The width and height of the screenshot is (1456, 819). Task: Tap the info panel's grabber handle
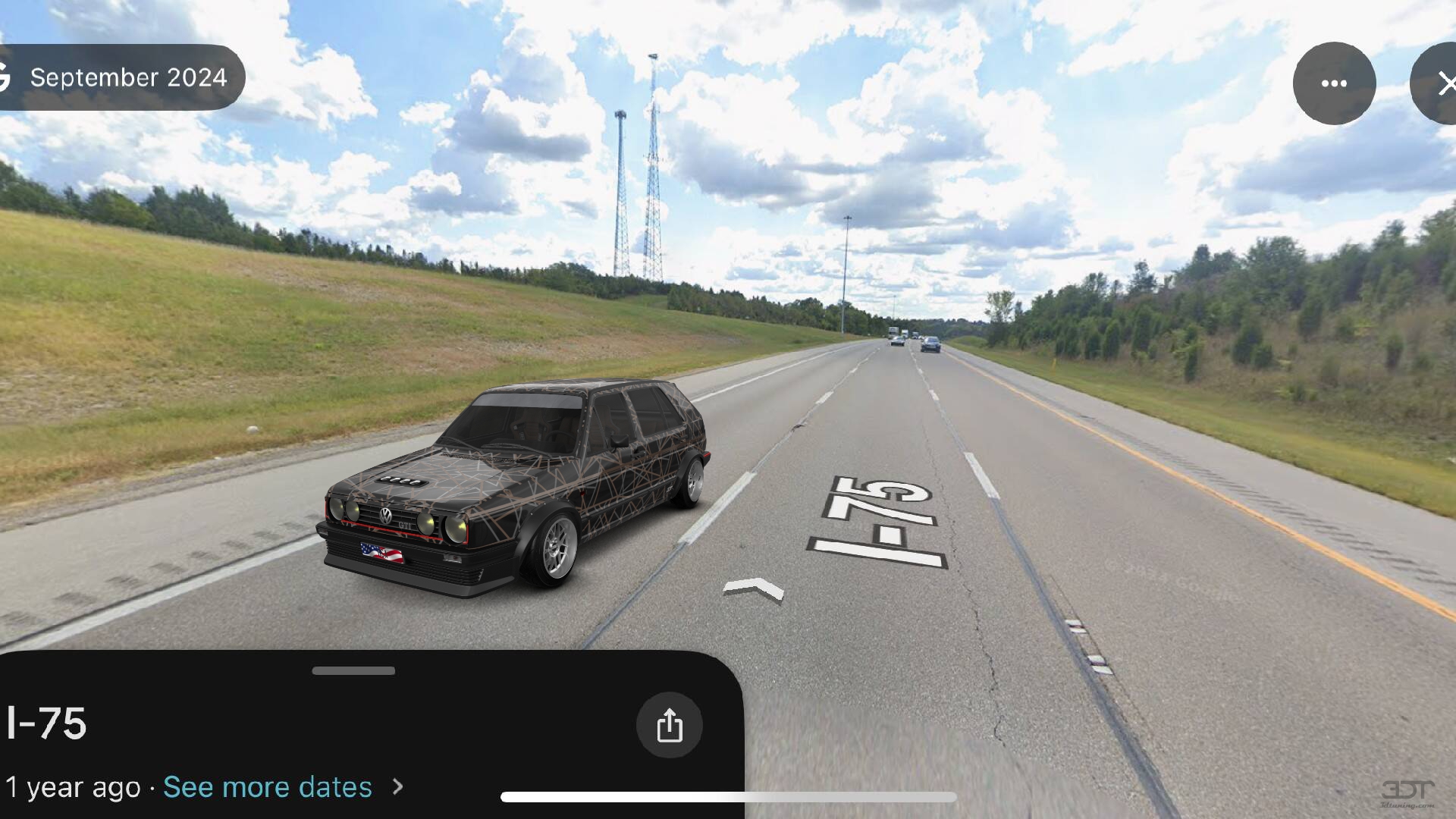(x=353, y=670)
